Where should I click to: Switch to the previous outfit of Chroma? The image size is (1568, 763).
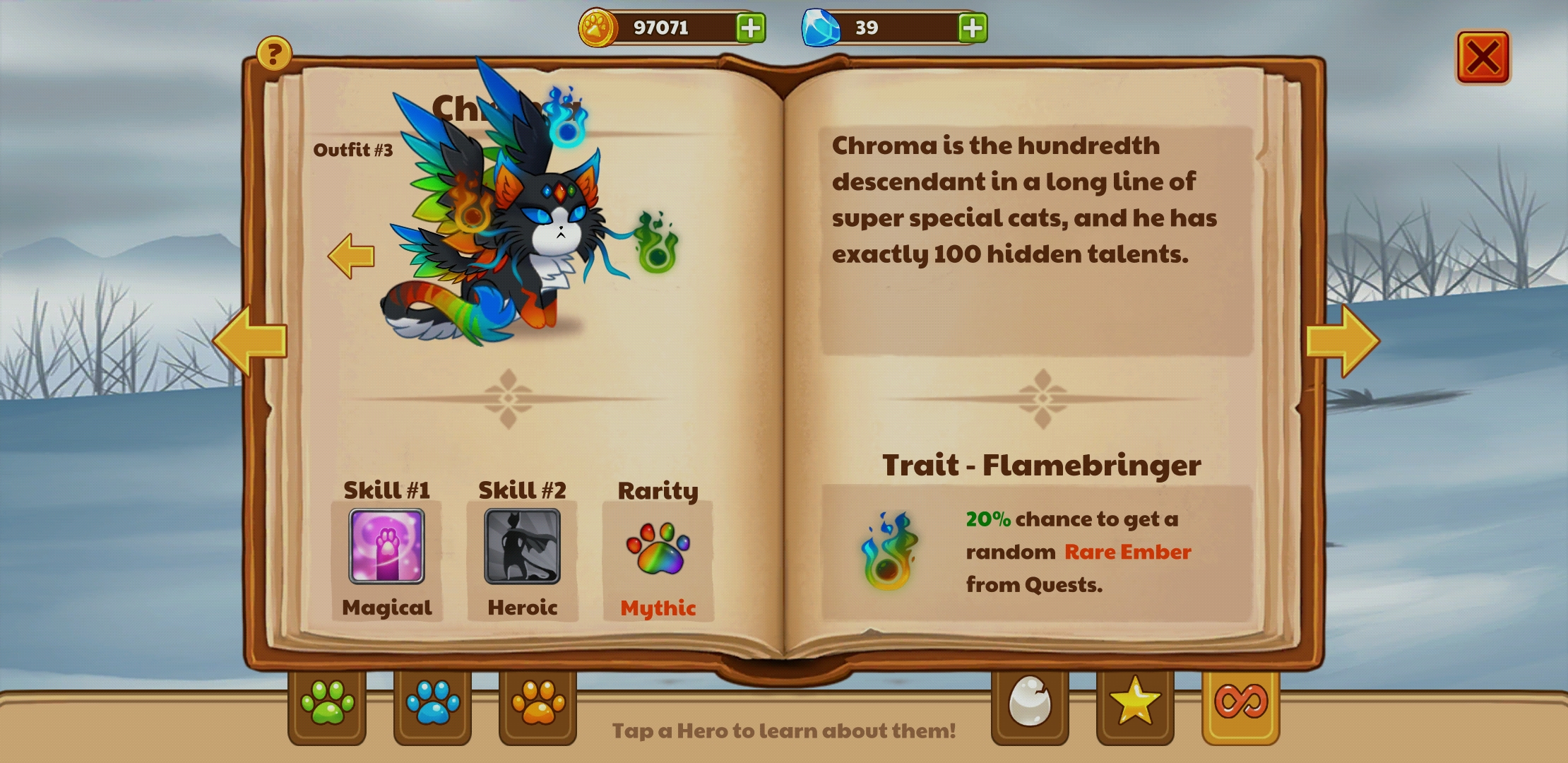pos(352,255)
